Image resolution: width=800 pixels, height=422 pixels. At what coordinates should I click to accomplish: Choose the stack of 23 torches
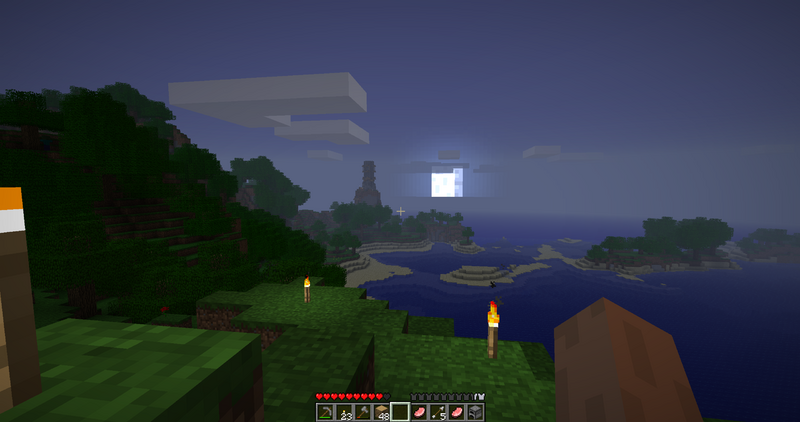pos(344,411)
